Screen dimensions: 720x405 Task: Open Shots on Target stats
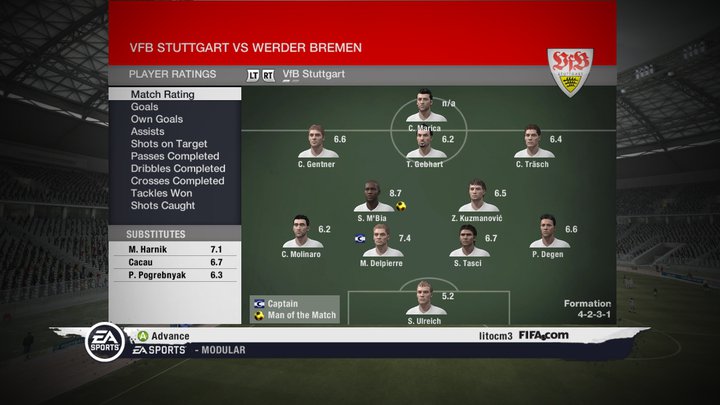coord(169,144)
